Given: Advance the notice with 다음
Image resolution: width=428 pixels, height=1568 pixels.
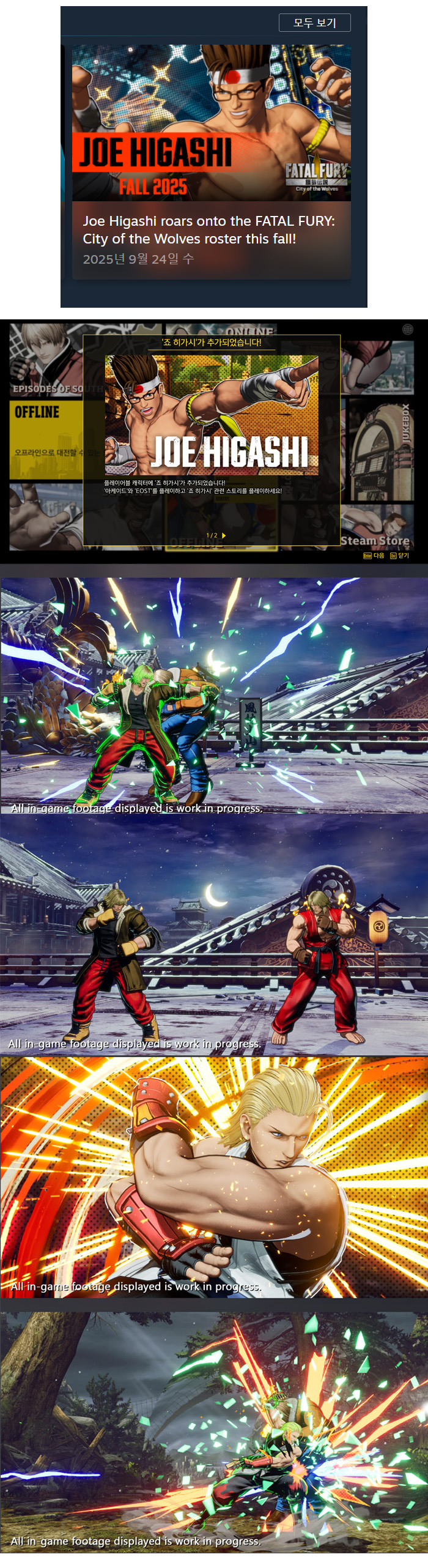Looking at the screenshot, I should tap(374, 555).
